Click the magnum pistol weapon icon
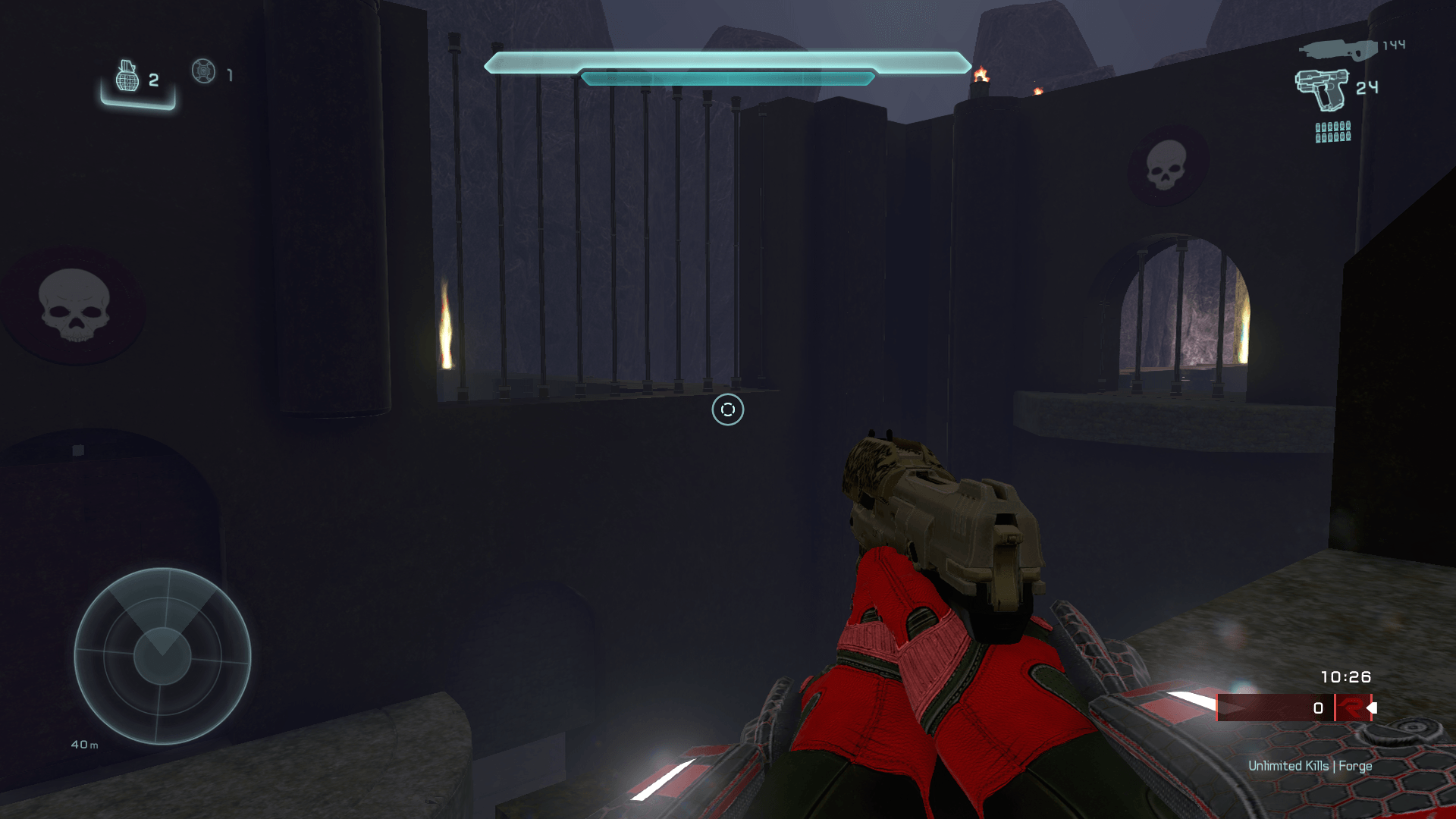 pos(1322,89)
